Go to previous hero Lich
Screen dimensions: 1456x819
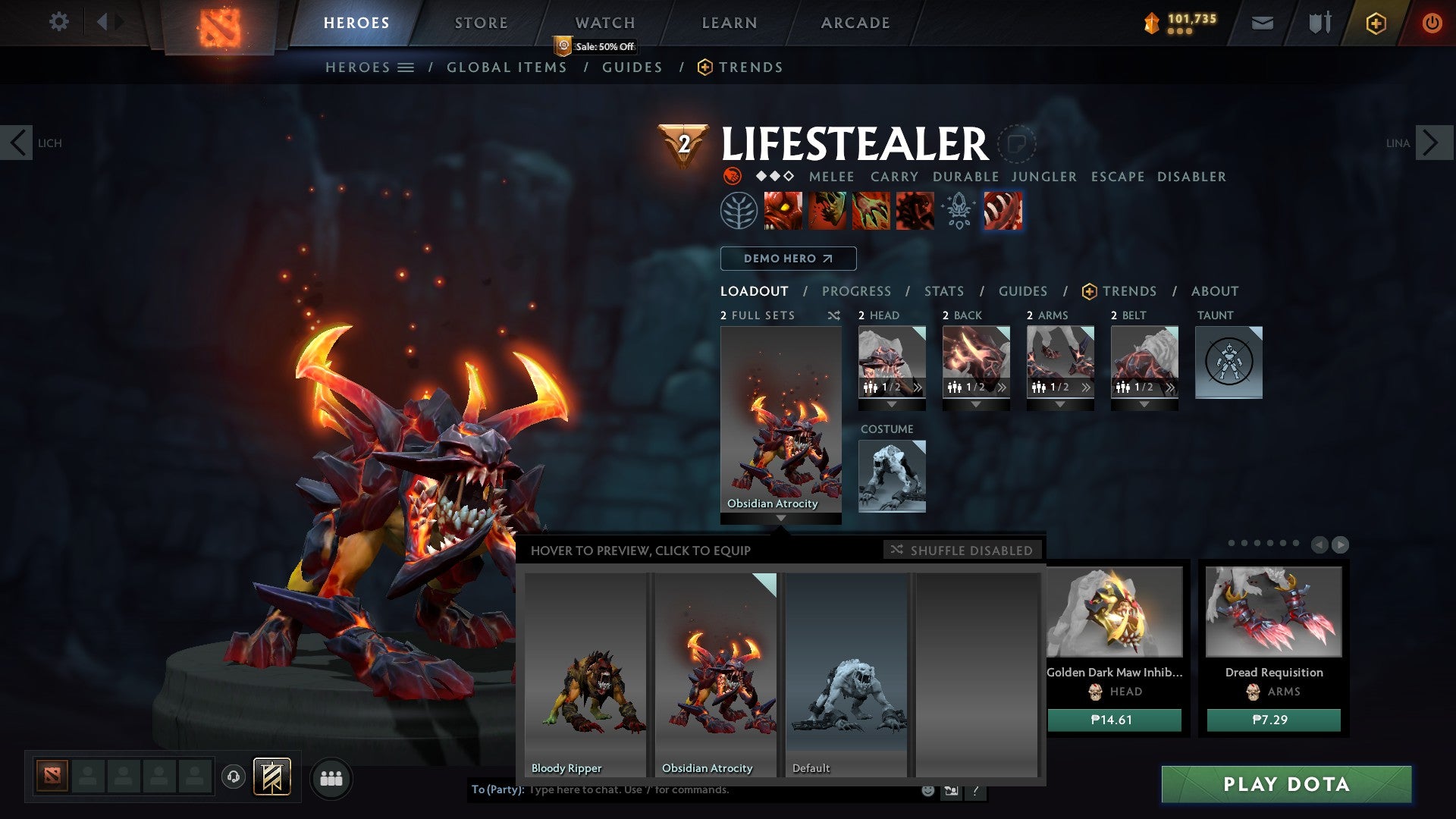(x=17, y=143)
